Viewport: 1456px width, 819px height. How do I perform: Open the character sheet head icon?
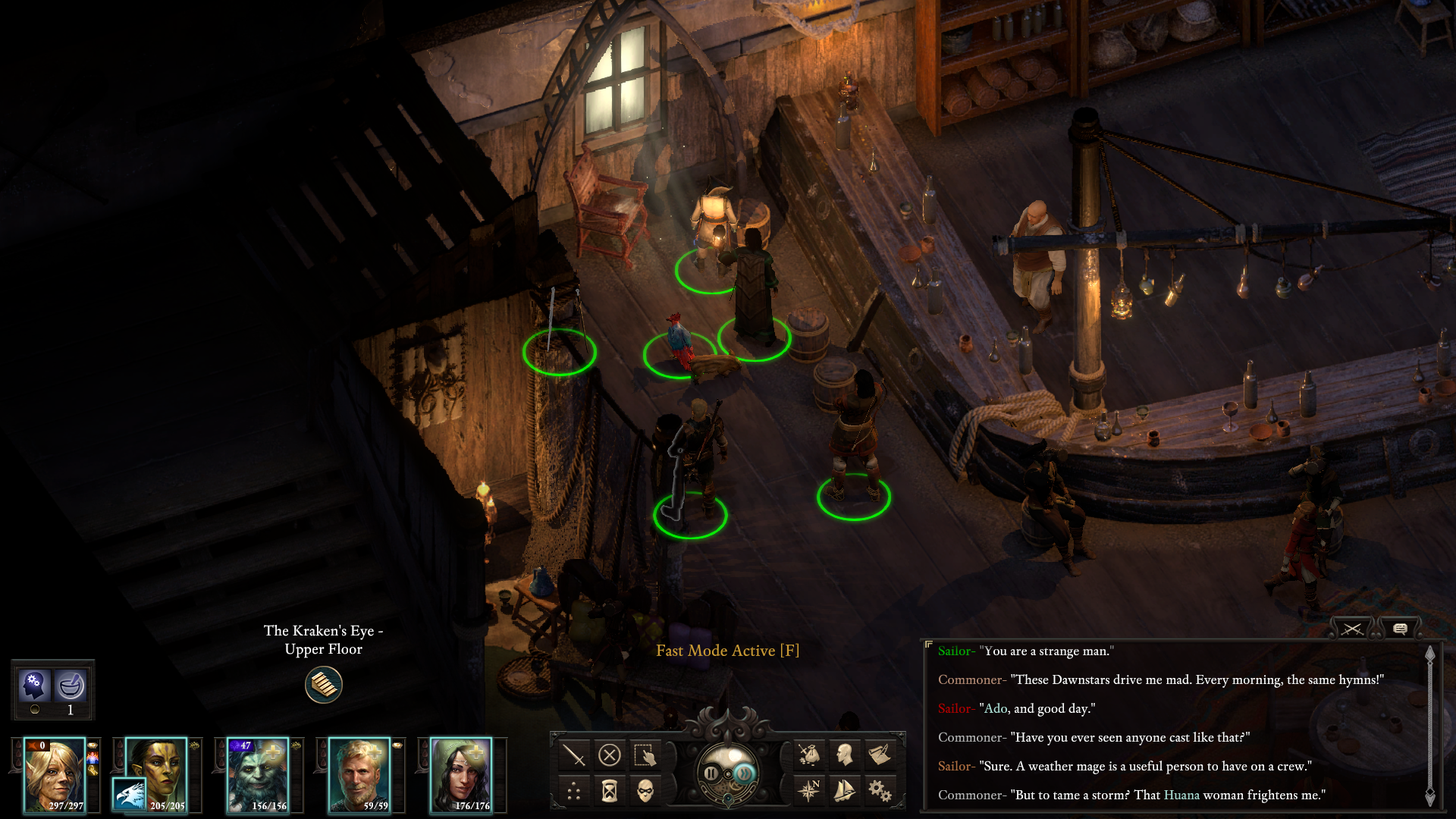point(845,755)
